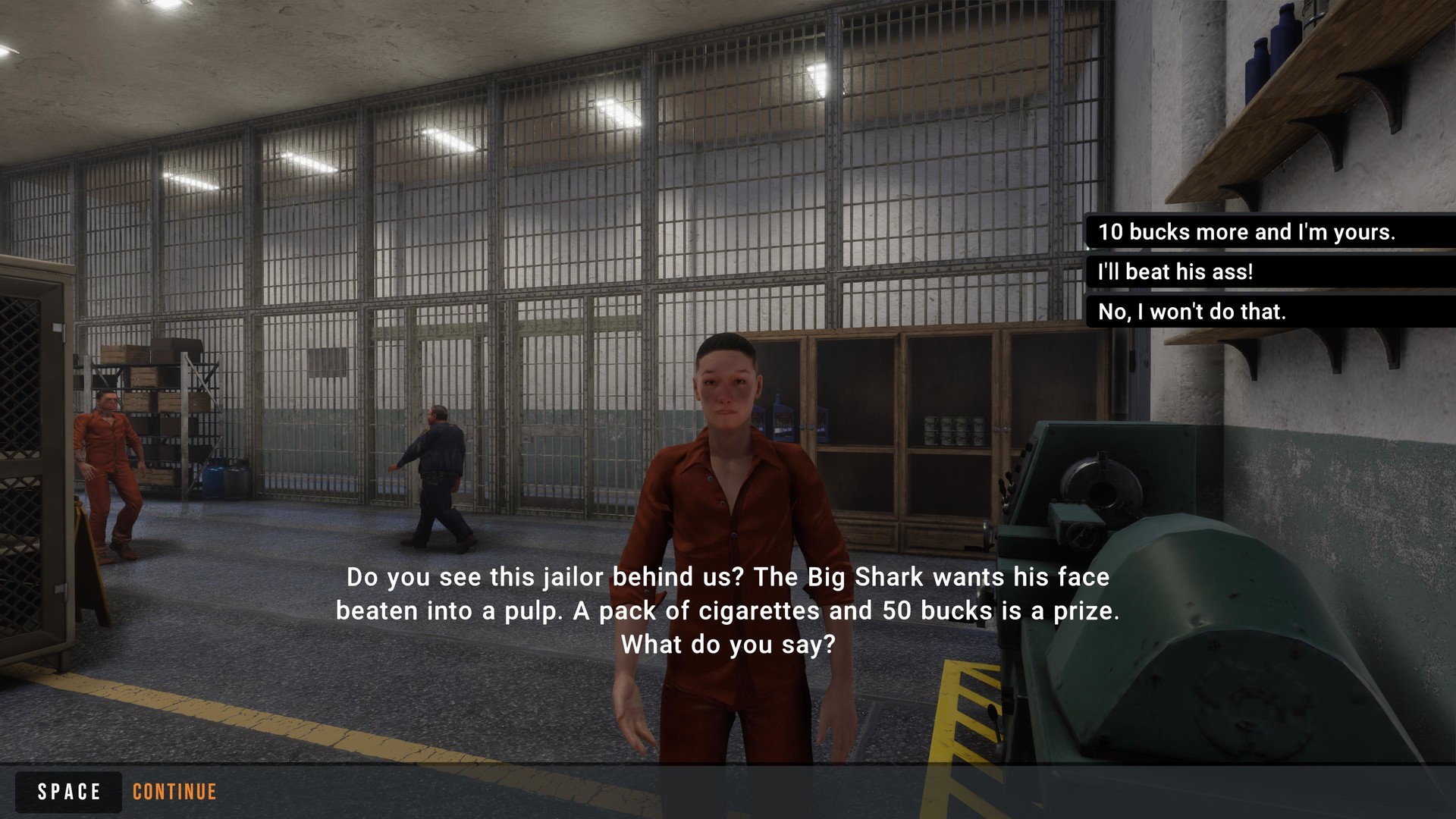The width and height of the screenshot is (1456, 819).
Task: Click the SPACE key indicator
Action: point(67,792)
